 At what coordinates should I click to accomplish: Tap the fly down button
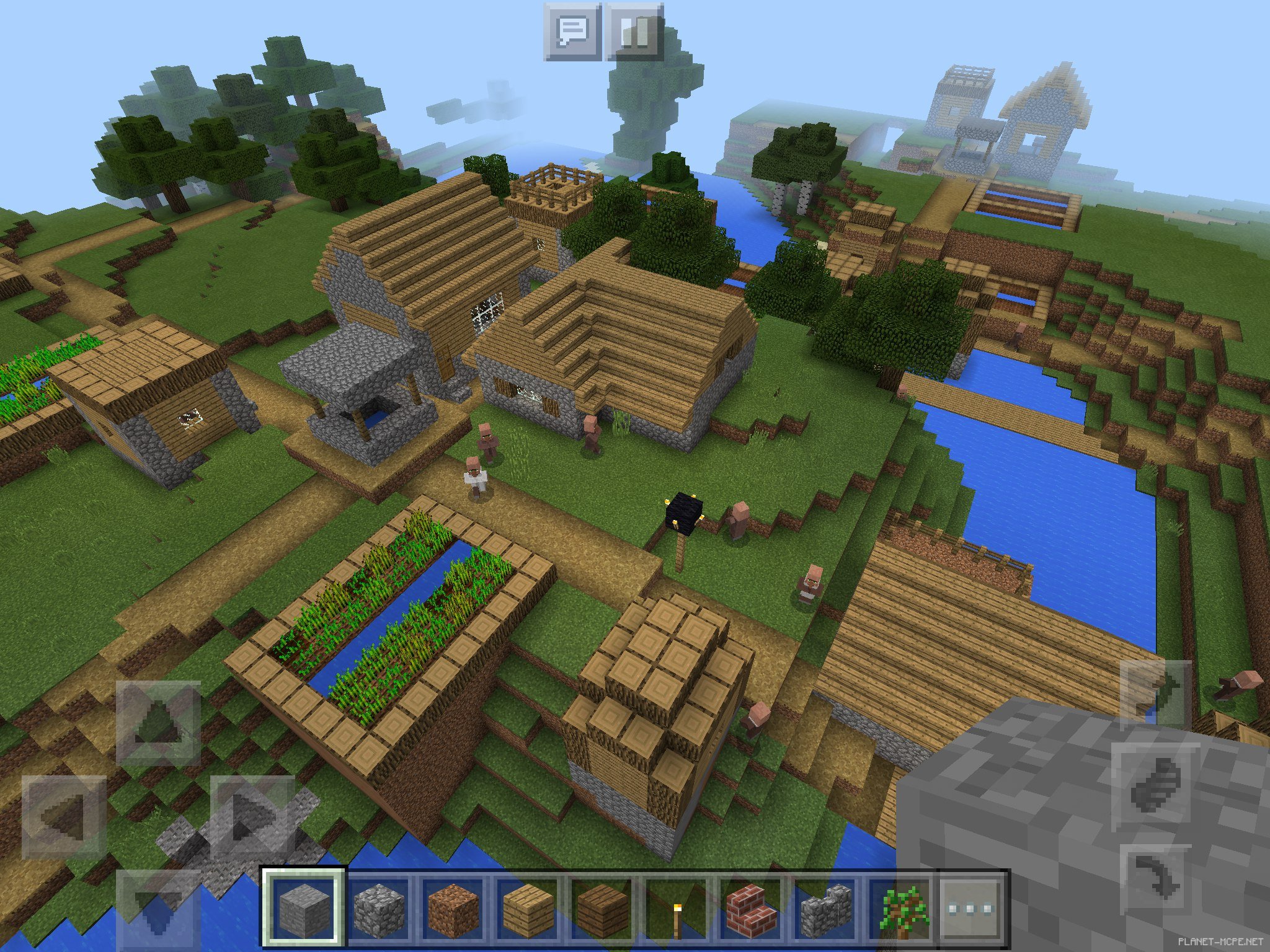(1155, 880)
